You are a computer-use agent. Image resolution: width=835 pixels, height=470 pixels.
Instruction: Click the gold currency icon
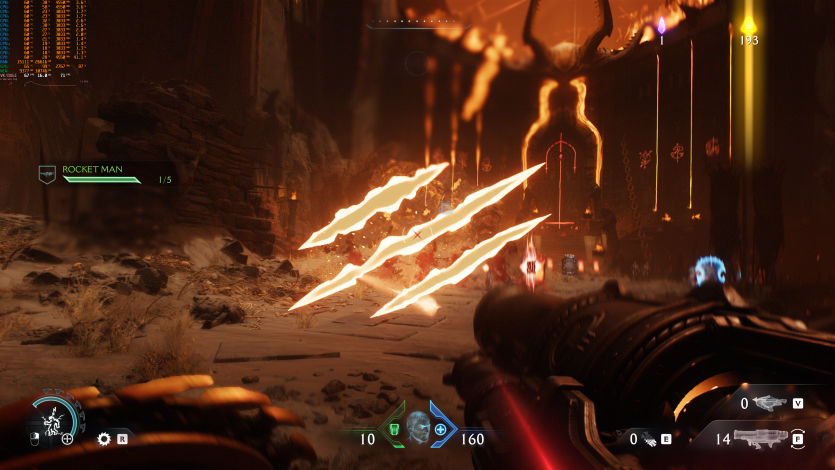click(x=748, y=24)
